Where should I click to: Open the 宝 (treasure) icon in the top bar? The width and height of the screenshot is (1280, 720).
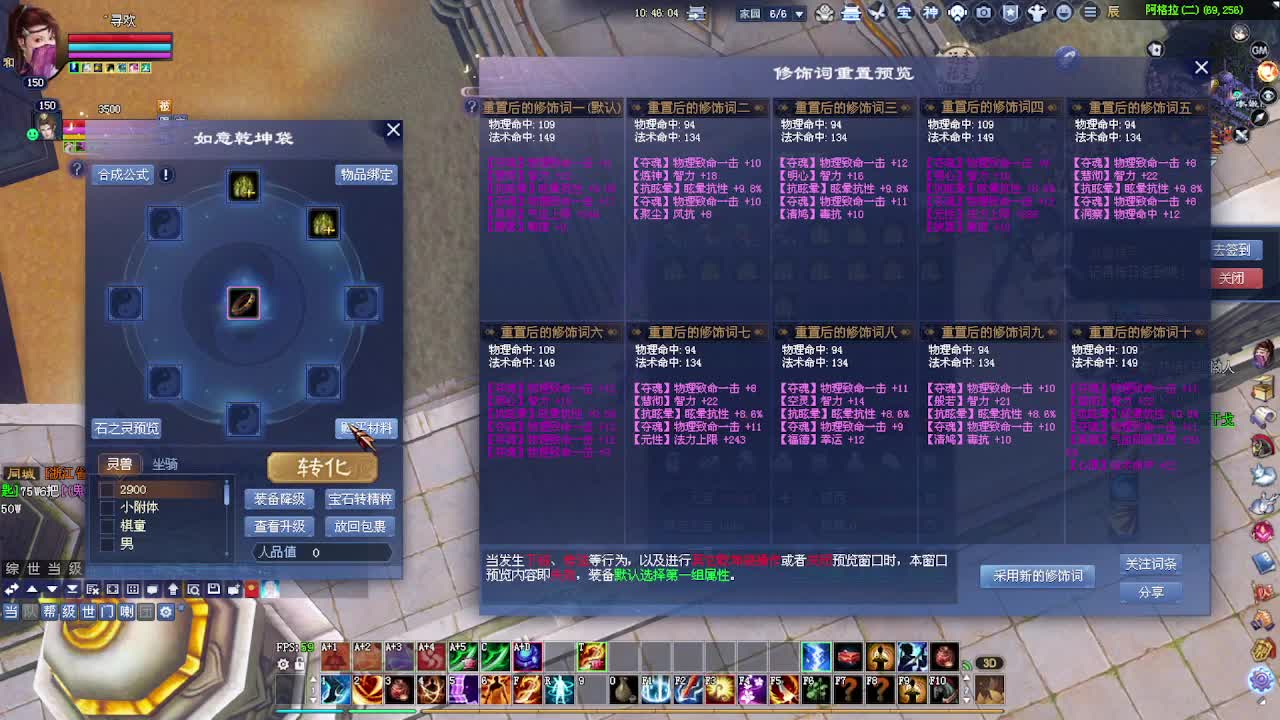(x=904, y=12)
